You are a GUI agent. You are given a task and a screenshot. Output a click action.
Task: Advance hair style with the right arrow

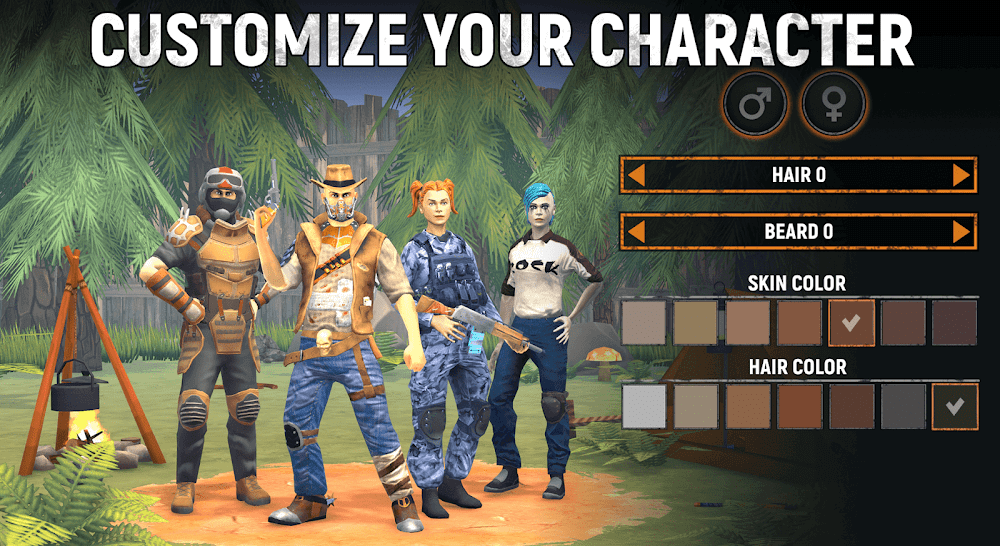tap(962, 175)
